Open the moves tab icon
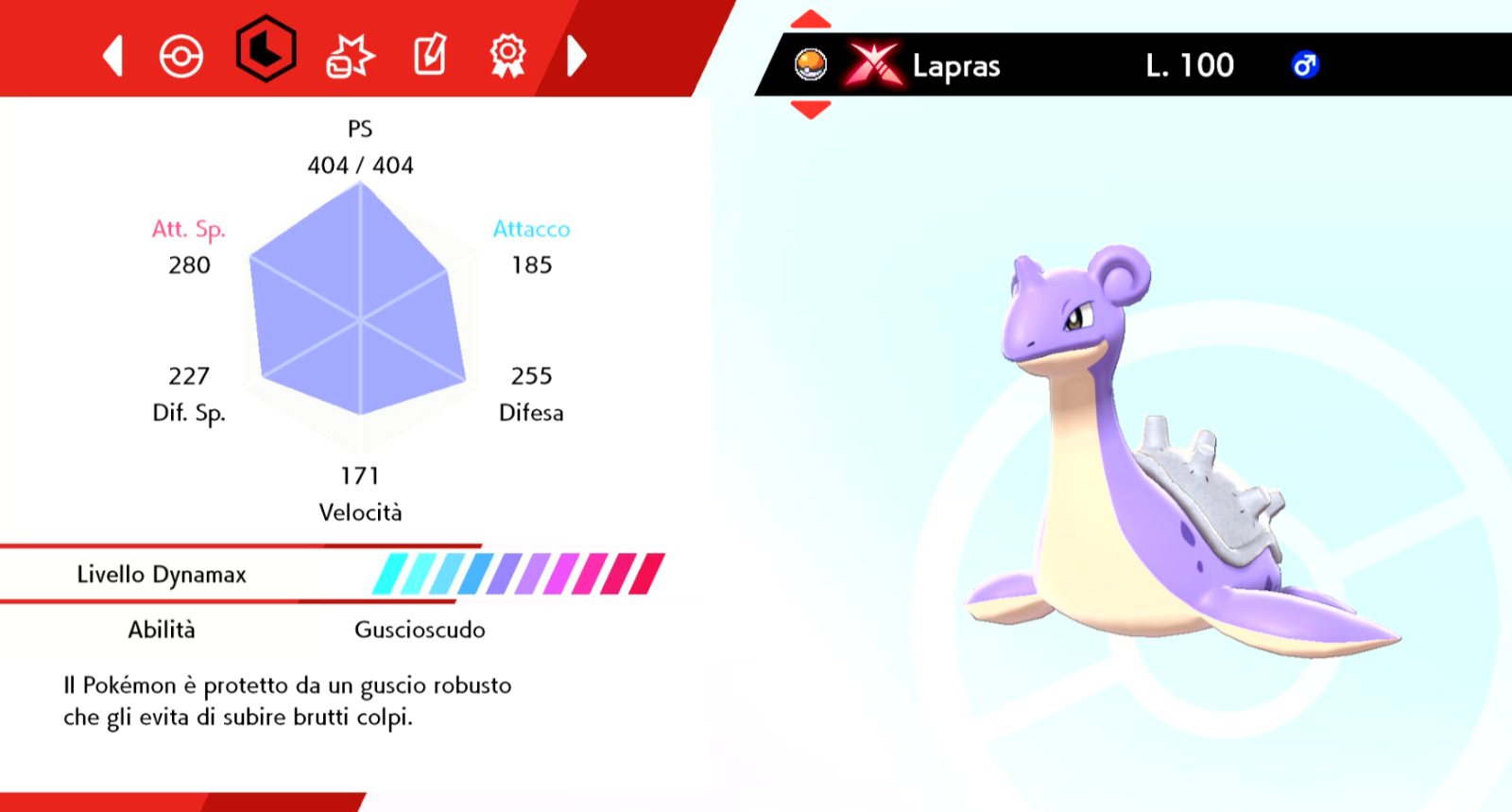The height and width of the screenshot is (812, 1512). [348, 56]
